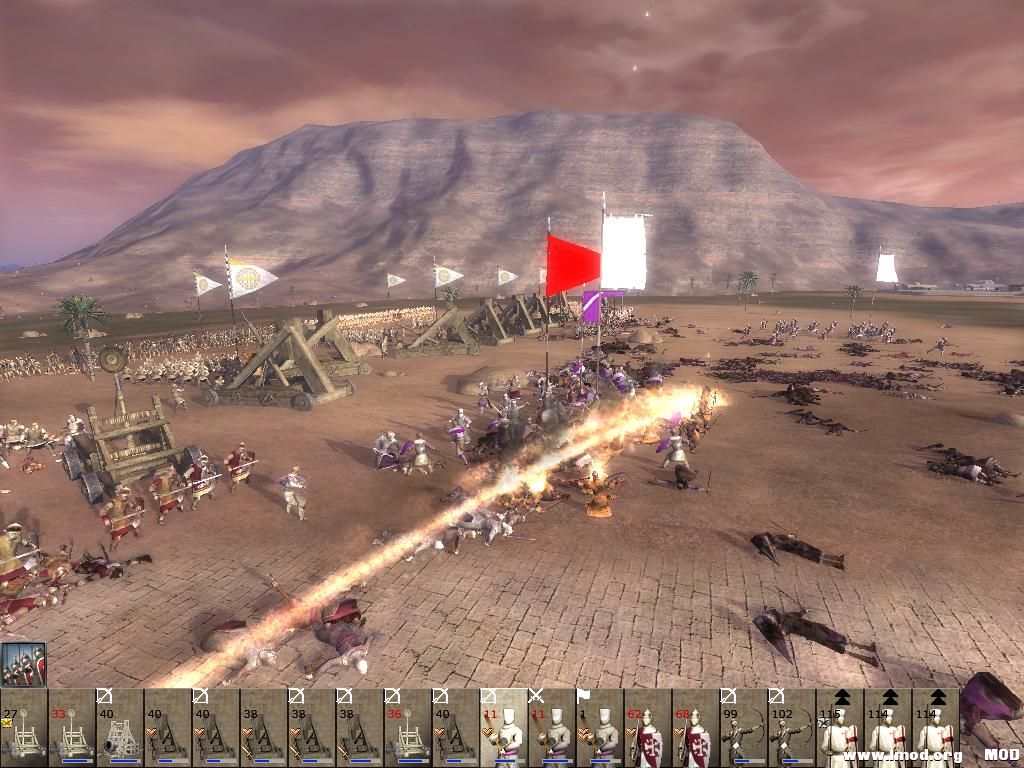
Task: Select the shielded knight card with 68 men
Action: pyautogui.click(x=695, y=729)
